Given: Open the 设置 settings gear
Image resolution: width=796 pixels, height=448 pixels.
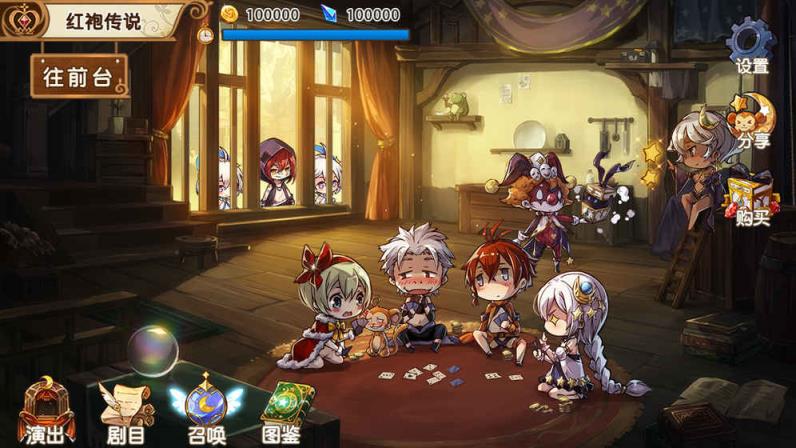Looking at the screenshot, I should (751, 47).
